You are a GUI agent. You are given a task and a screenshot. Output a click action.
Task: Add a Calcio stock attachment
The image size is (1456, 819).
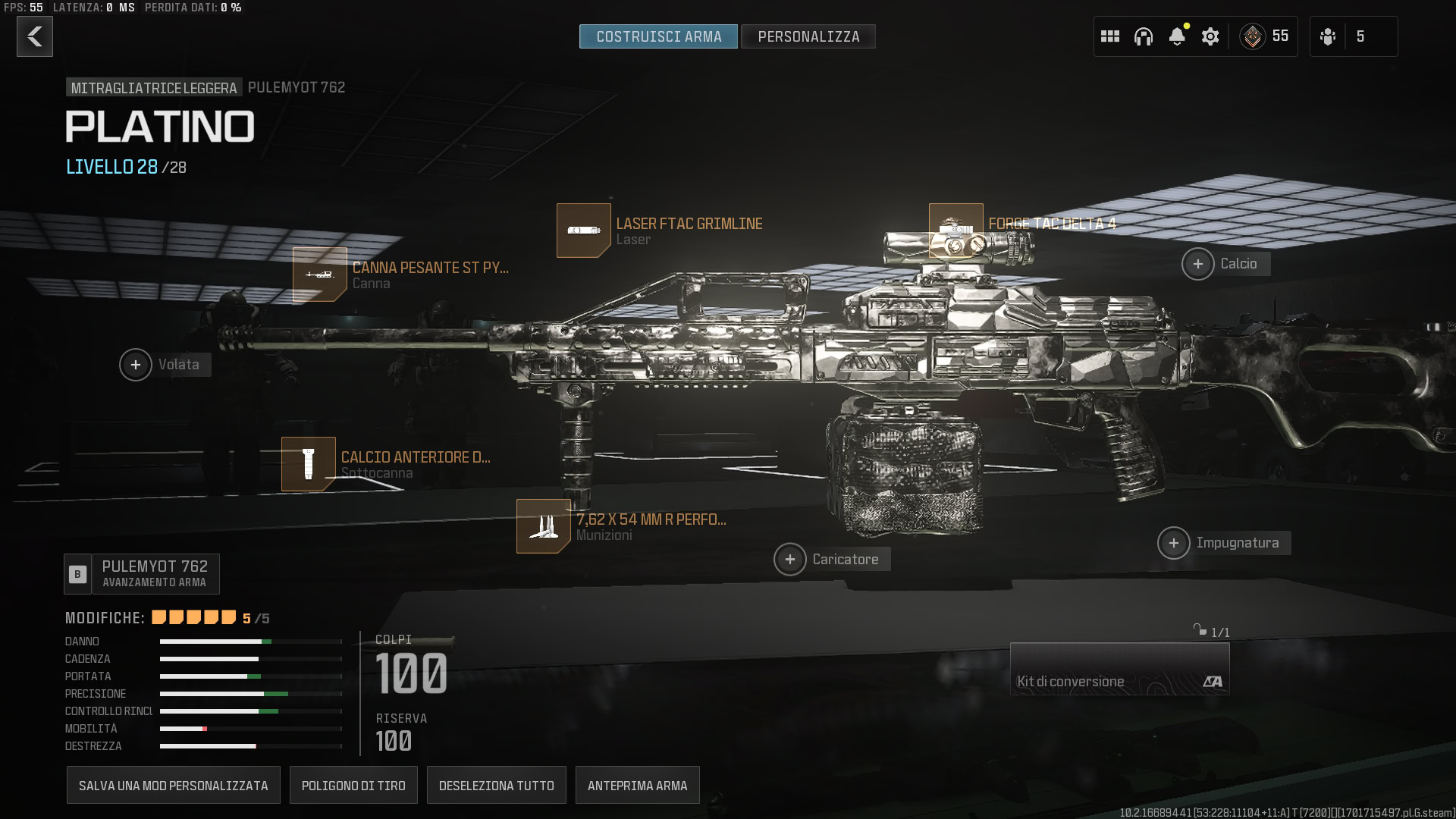tap(1198, 264)
